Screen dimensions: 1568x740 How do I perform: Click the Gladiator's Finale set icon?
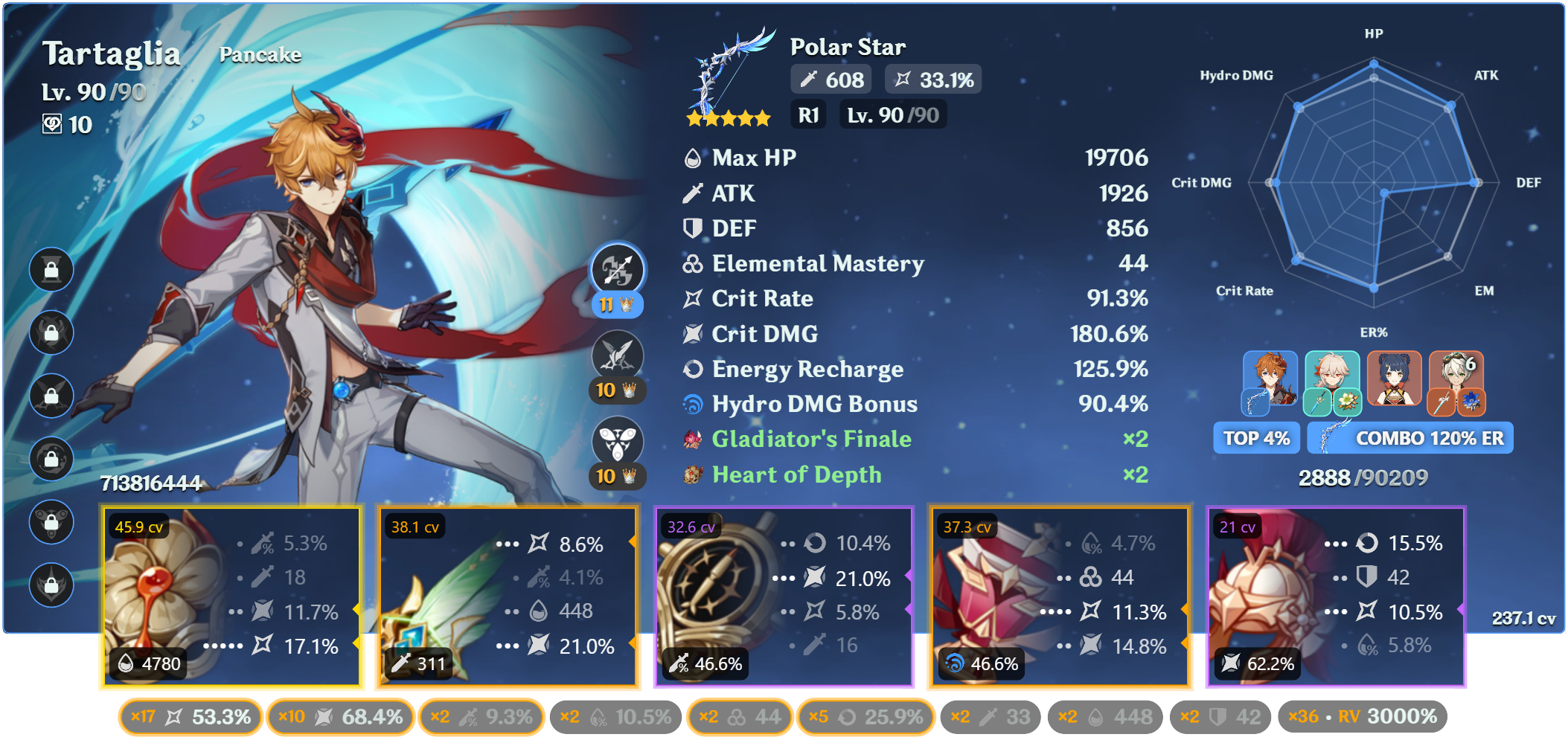click(692, 439)
